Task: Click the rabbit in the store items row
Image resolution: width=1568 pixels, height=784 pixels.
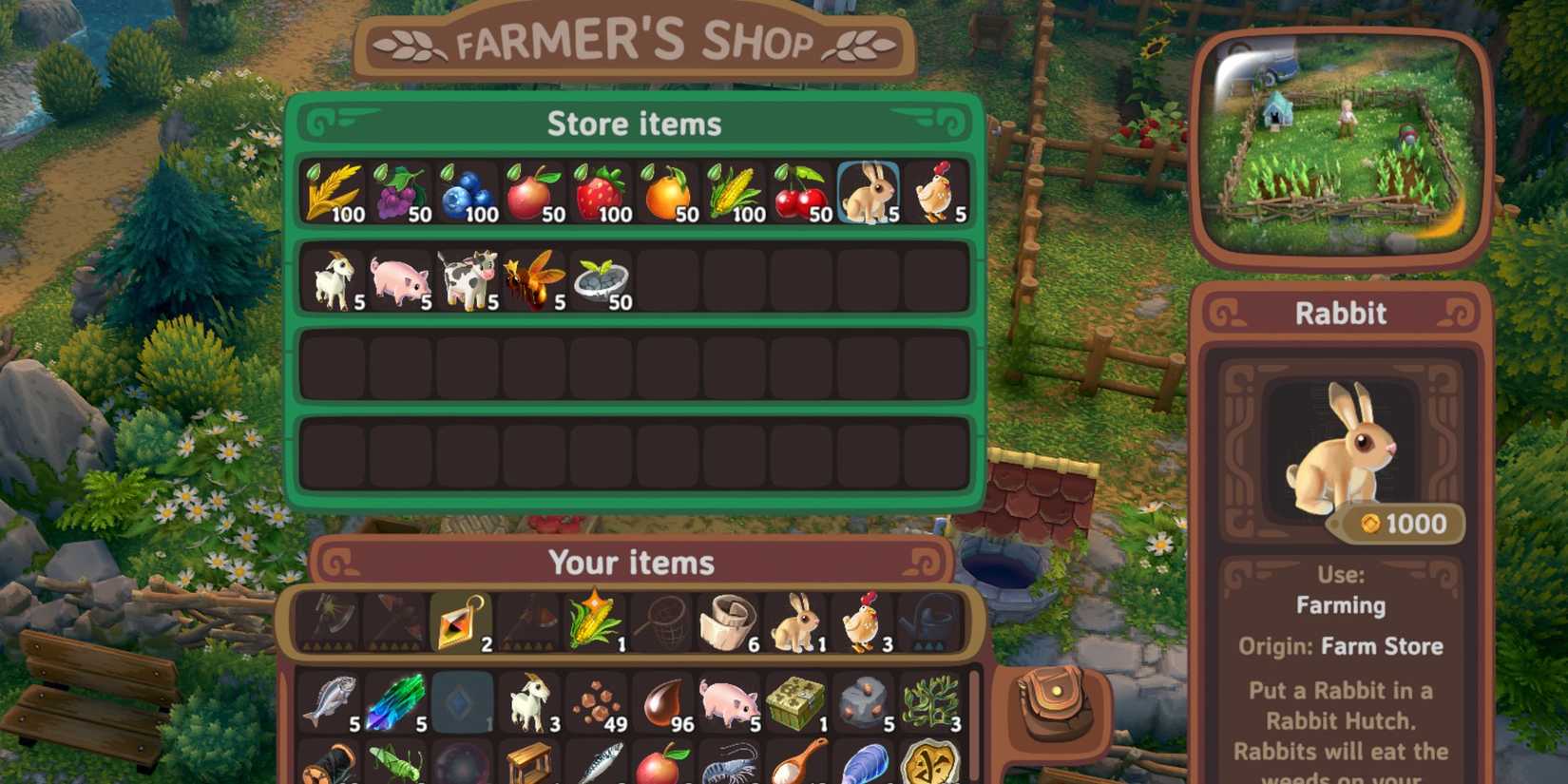Action: tap(867, 190)
